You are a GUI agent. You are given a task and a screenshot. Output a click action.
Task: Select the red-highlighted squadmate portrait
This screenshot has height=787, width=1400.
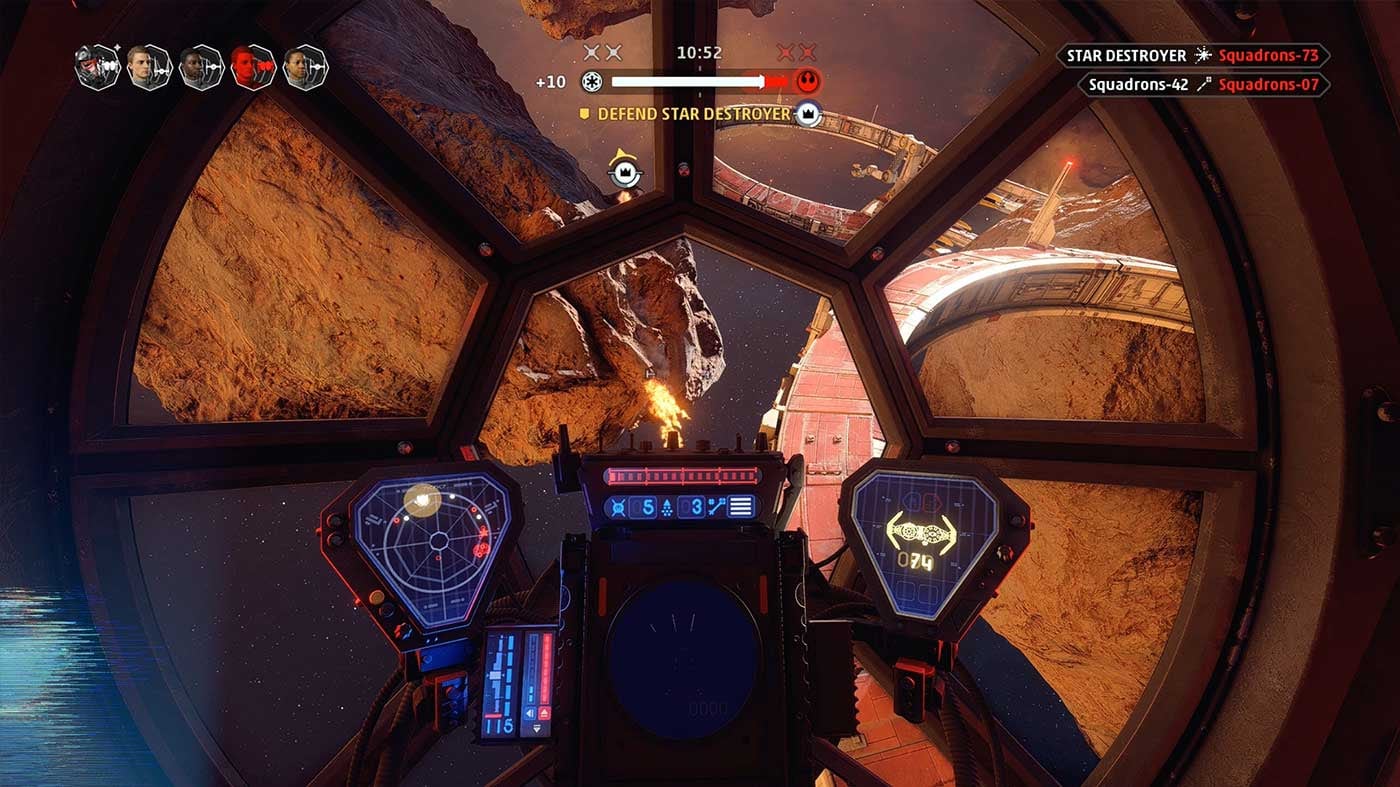[252, 67]
